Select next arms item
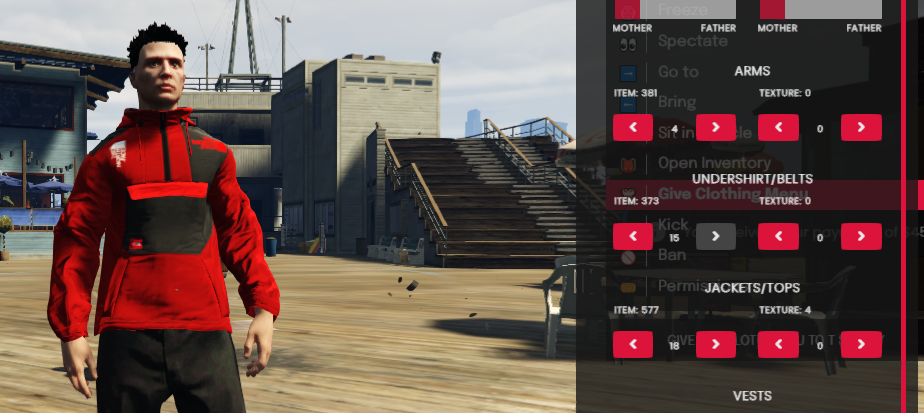Screen dimensions: 924x413 [x=716, y=127]
